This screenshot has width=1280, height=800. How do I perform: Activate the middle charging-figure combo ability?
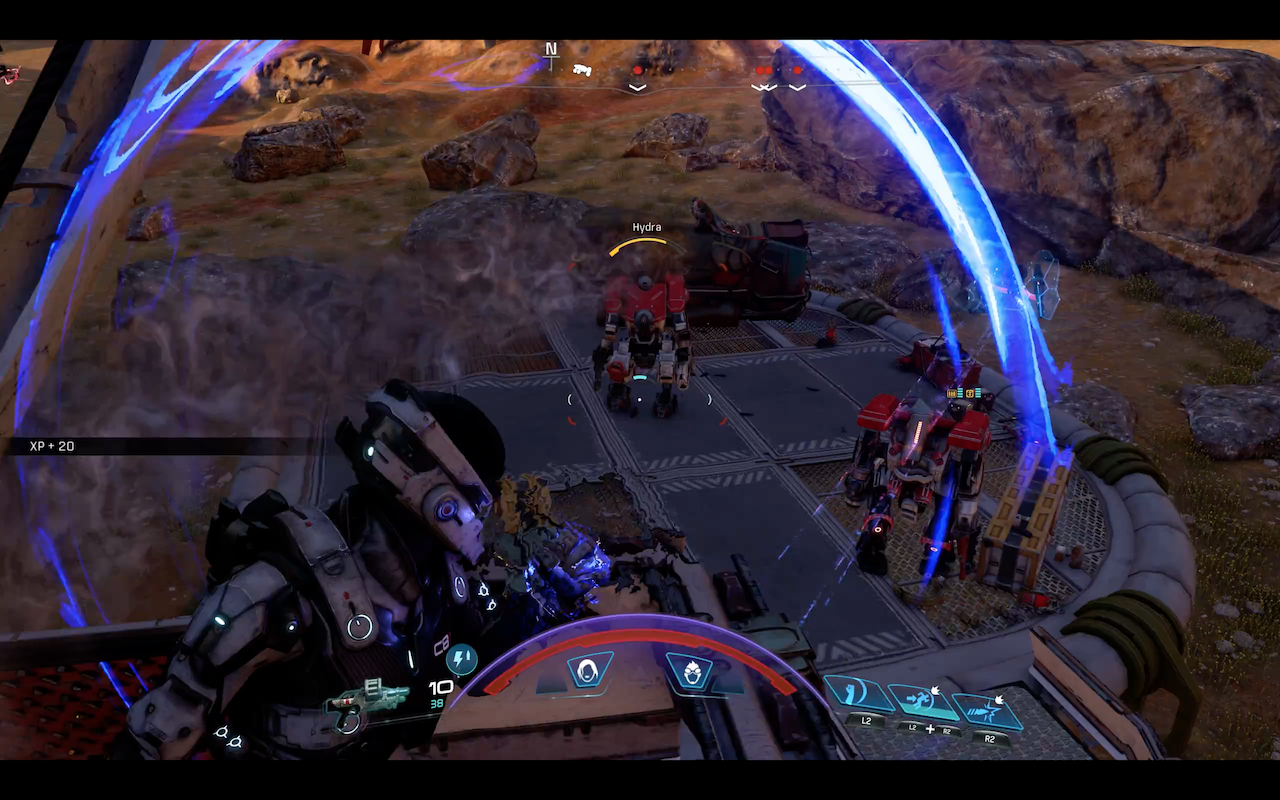pyautogui.click(x=923, y=701)
